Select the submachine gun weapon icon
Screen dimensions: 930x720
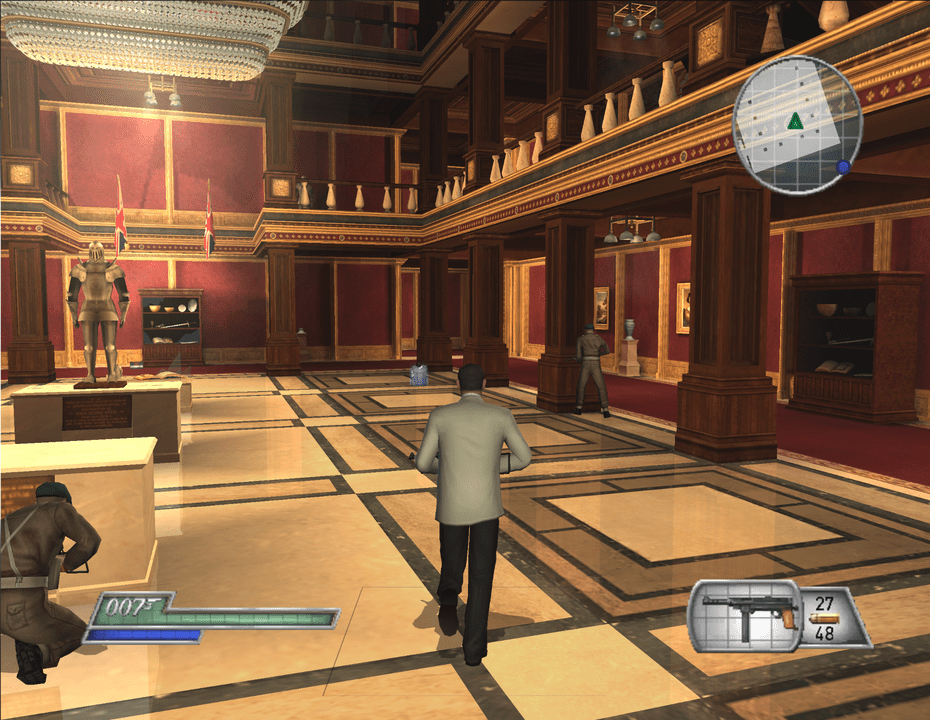[x=749, y=611]
